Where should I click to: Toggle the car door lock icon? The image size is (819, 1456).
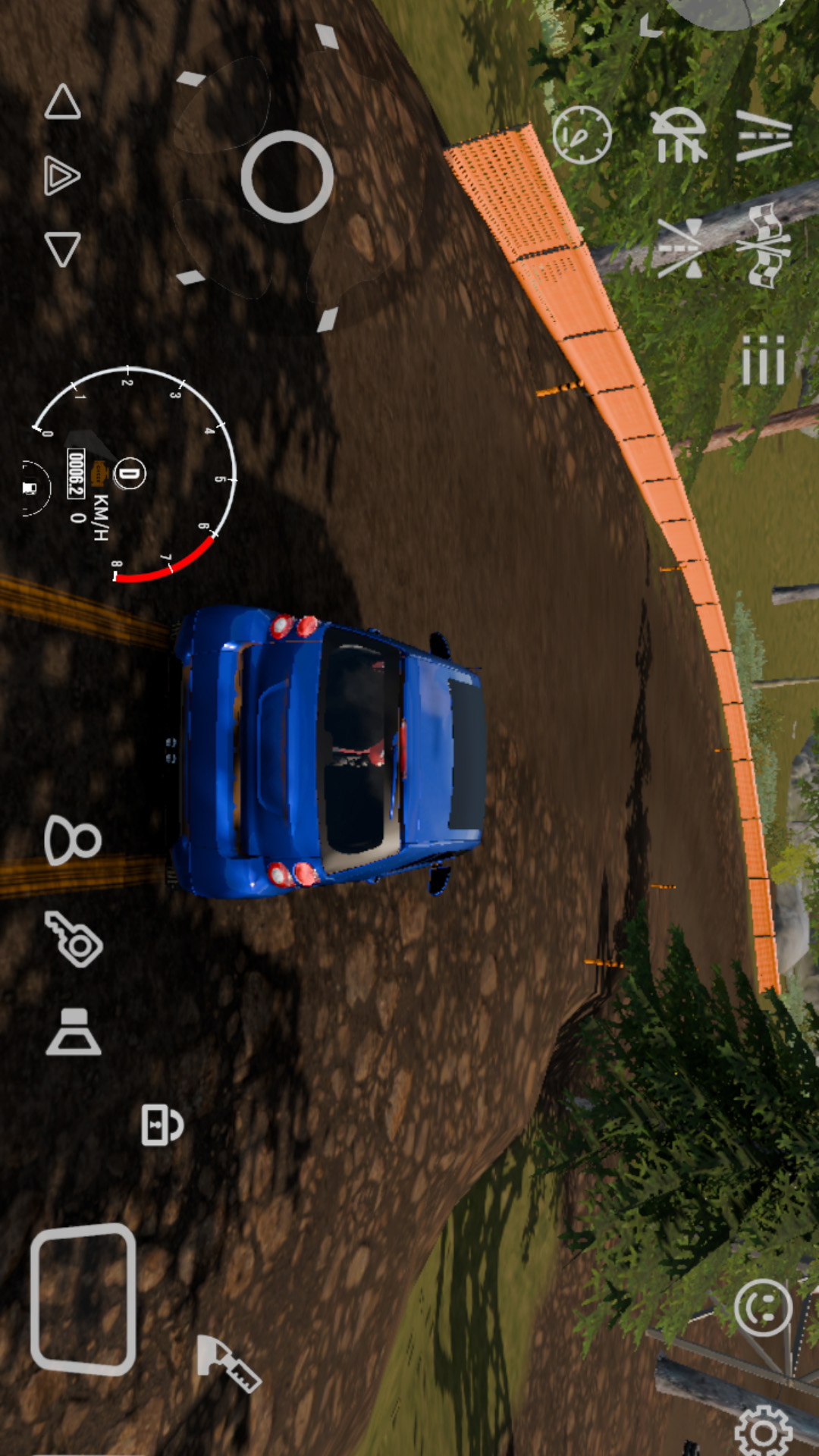point(162,1125)
